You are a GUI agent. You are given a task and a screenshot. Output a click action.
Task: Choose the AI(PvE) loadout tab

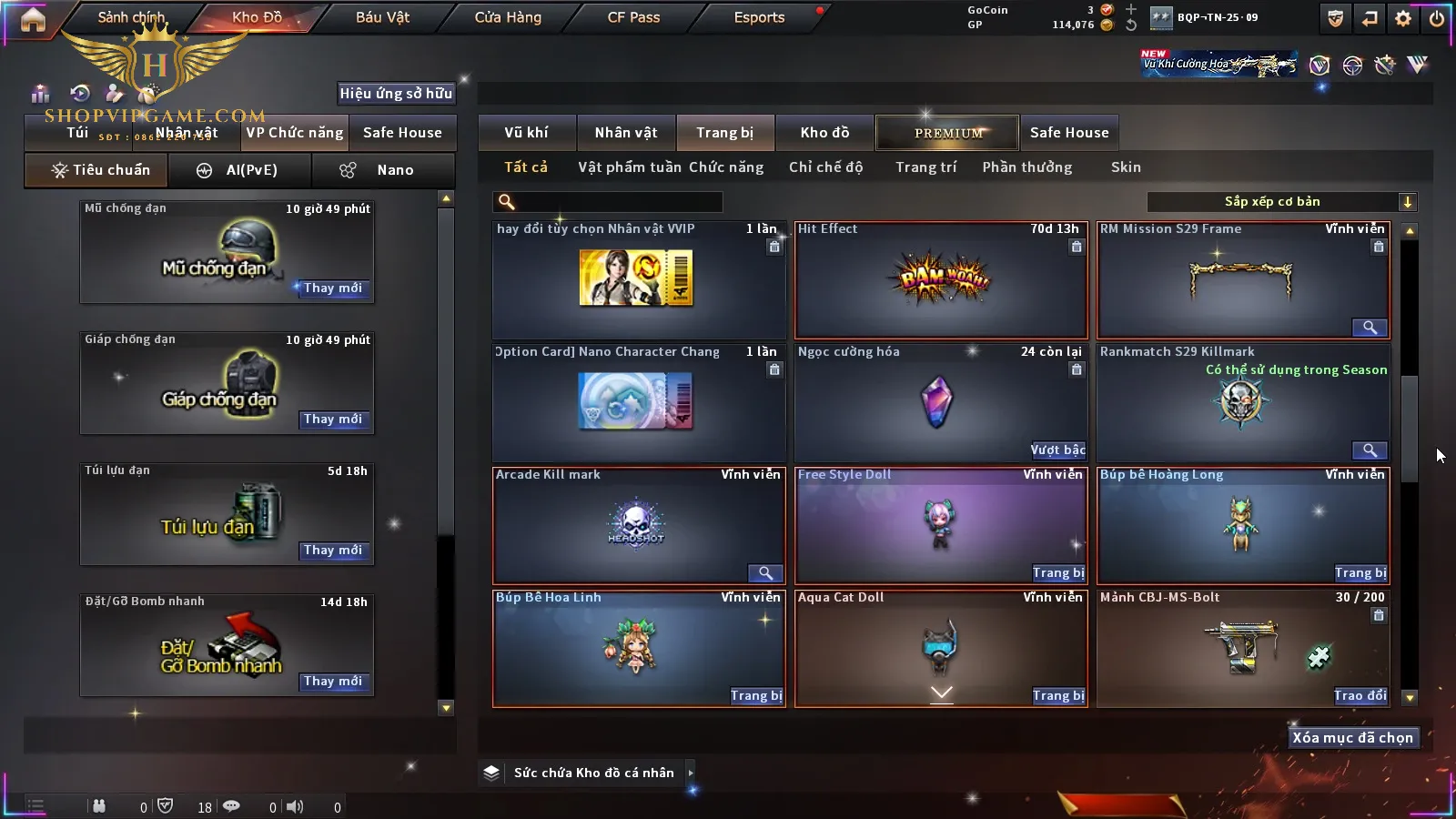(x=240, y=170)
